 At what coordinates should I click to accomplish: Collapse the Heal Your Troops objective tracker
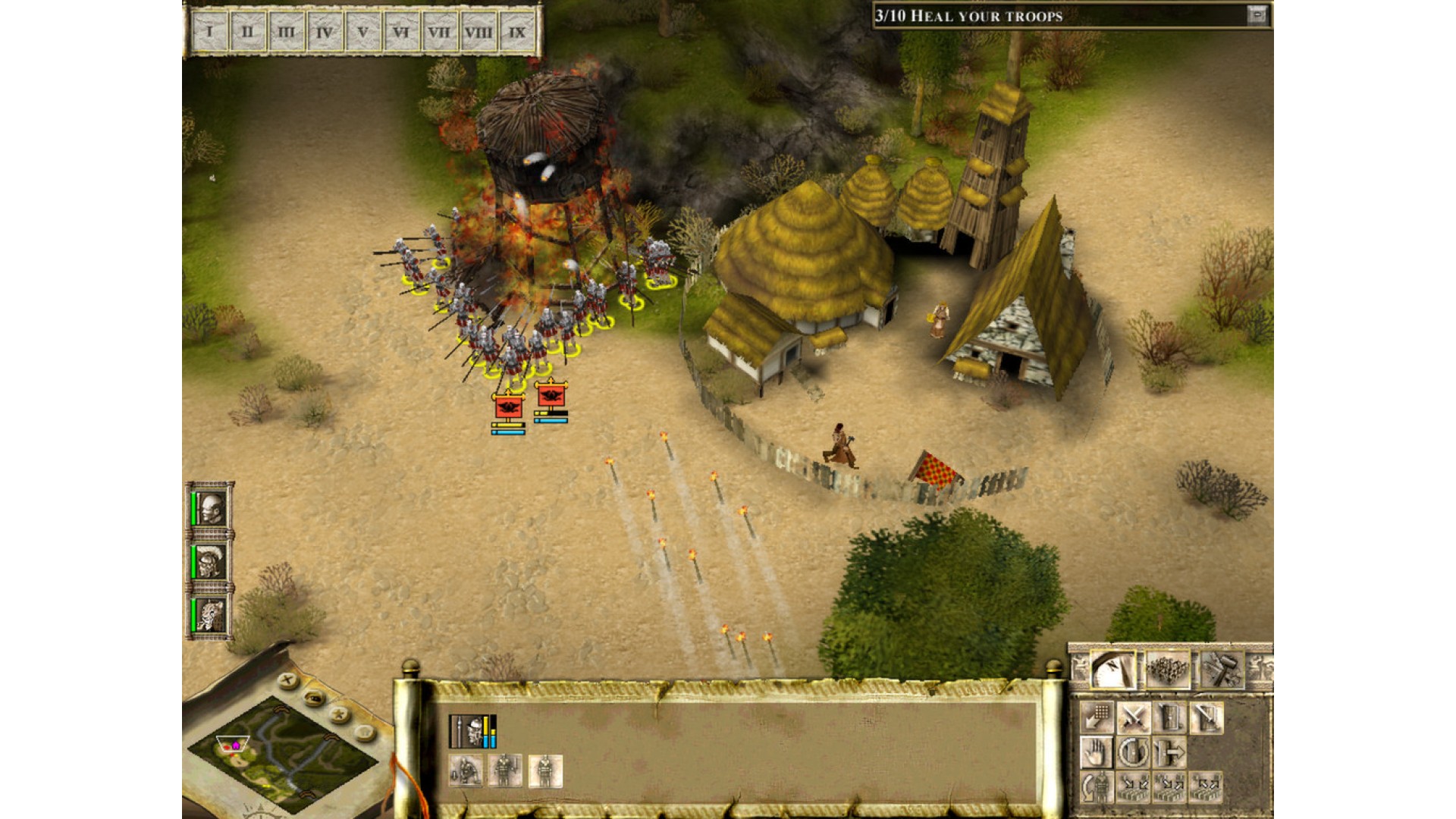(1257, 15)
